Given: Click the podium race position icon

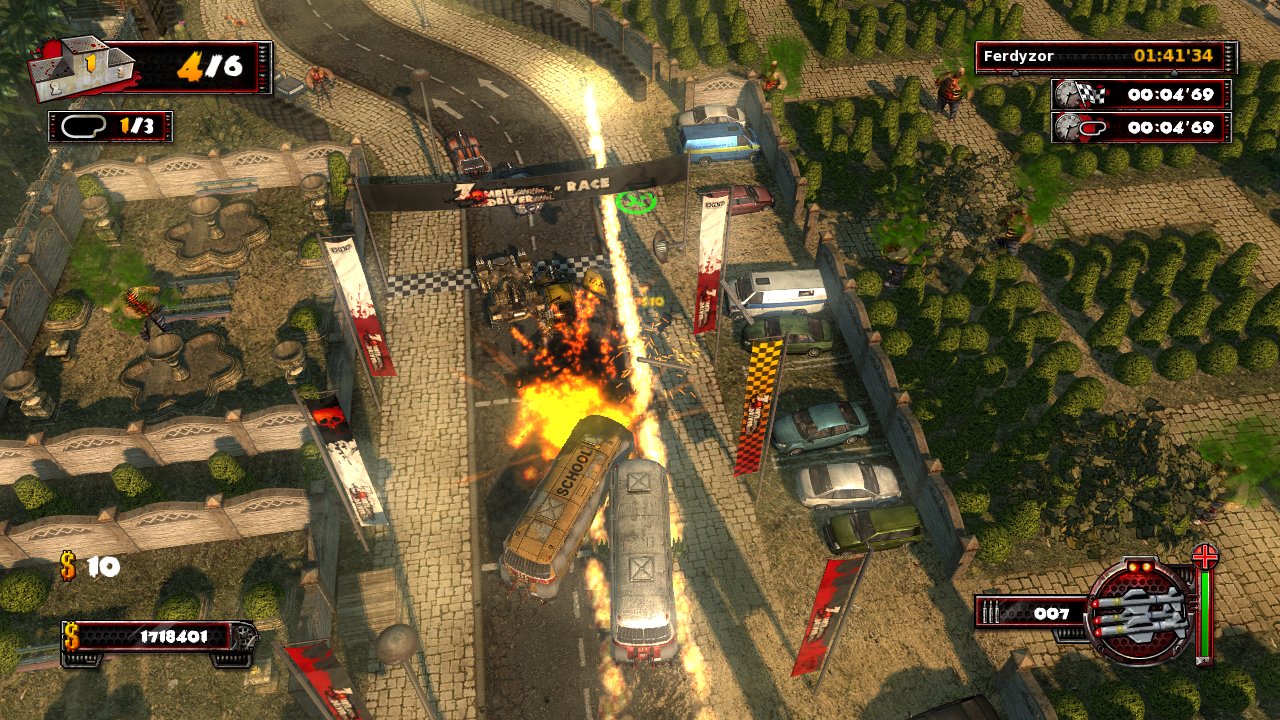Looking at the screenshot, I should click(83, 68).
